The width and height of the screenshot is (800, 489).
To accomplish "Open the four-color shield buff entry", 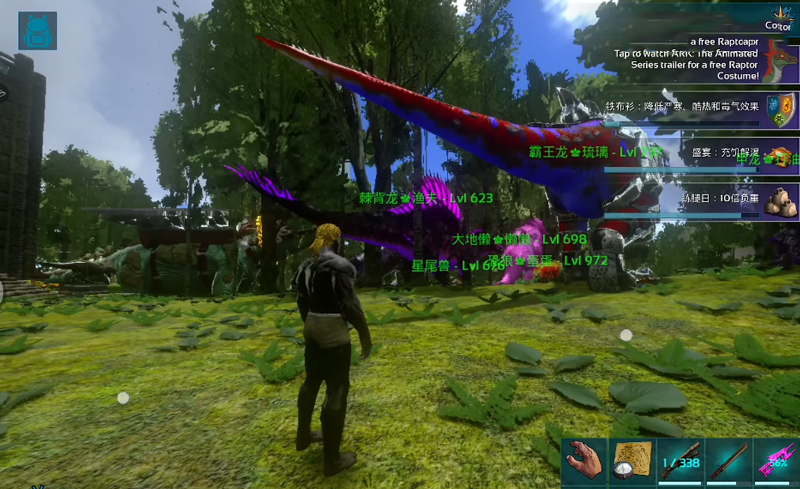I will pos(781,107).
